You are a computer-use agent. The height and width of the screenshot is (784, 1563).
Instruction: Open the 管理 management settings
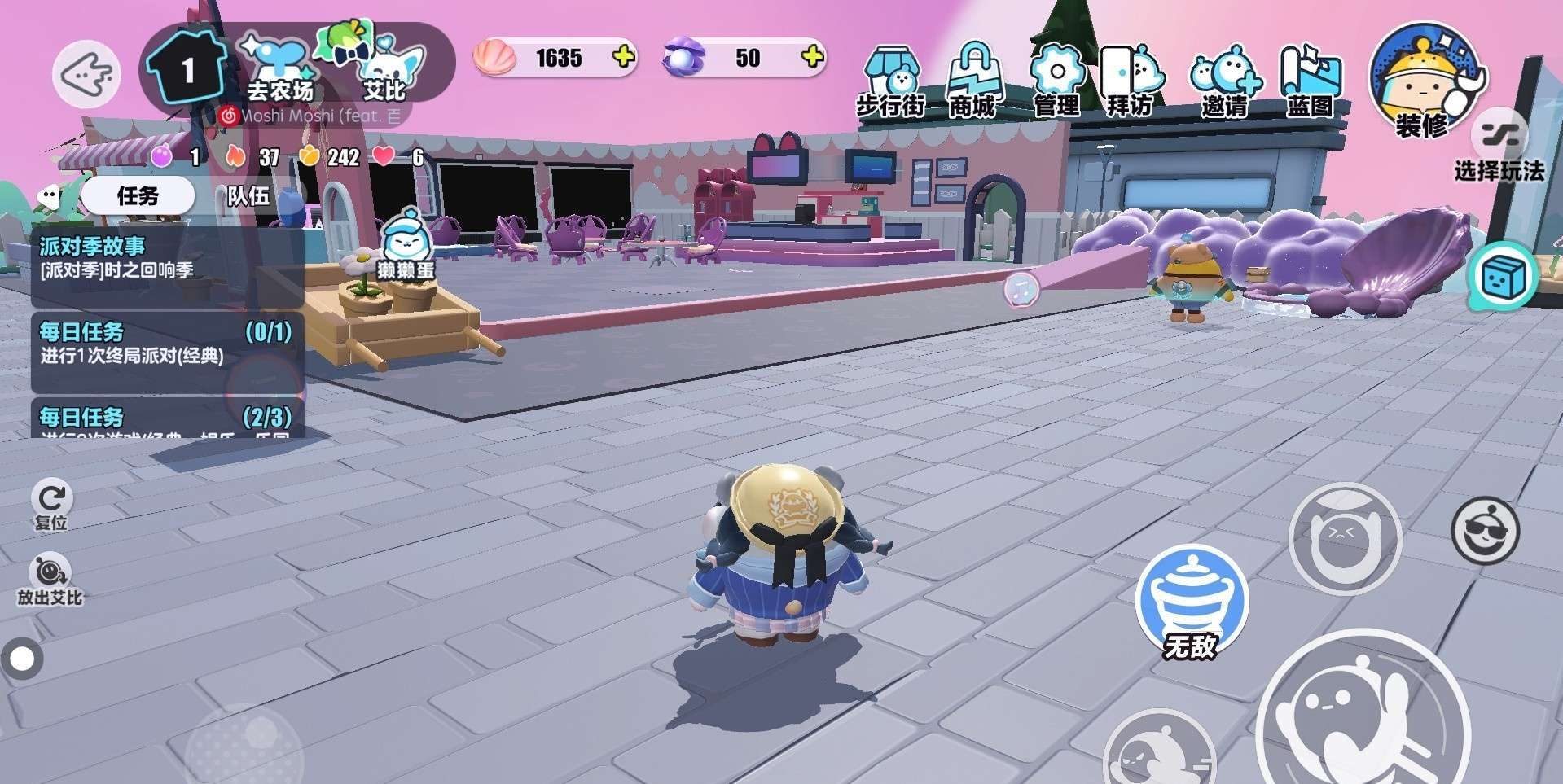pos(1056,82)
